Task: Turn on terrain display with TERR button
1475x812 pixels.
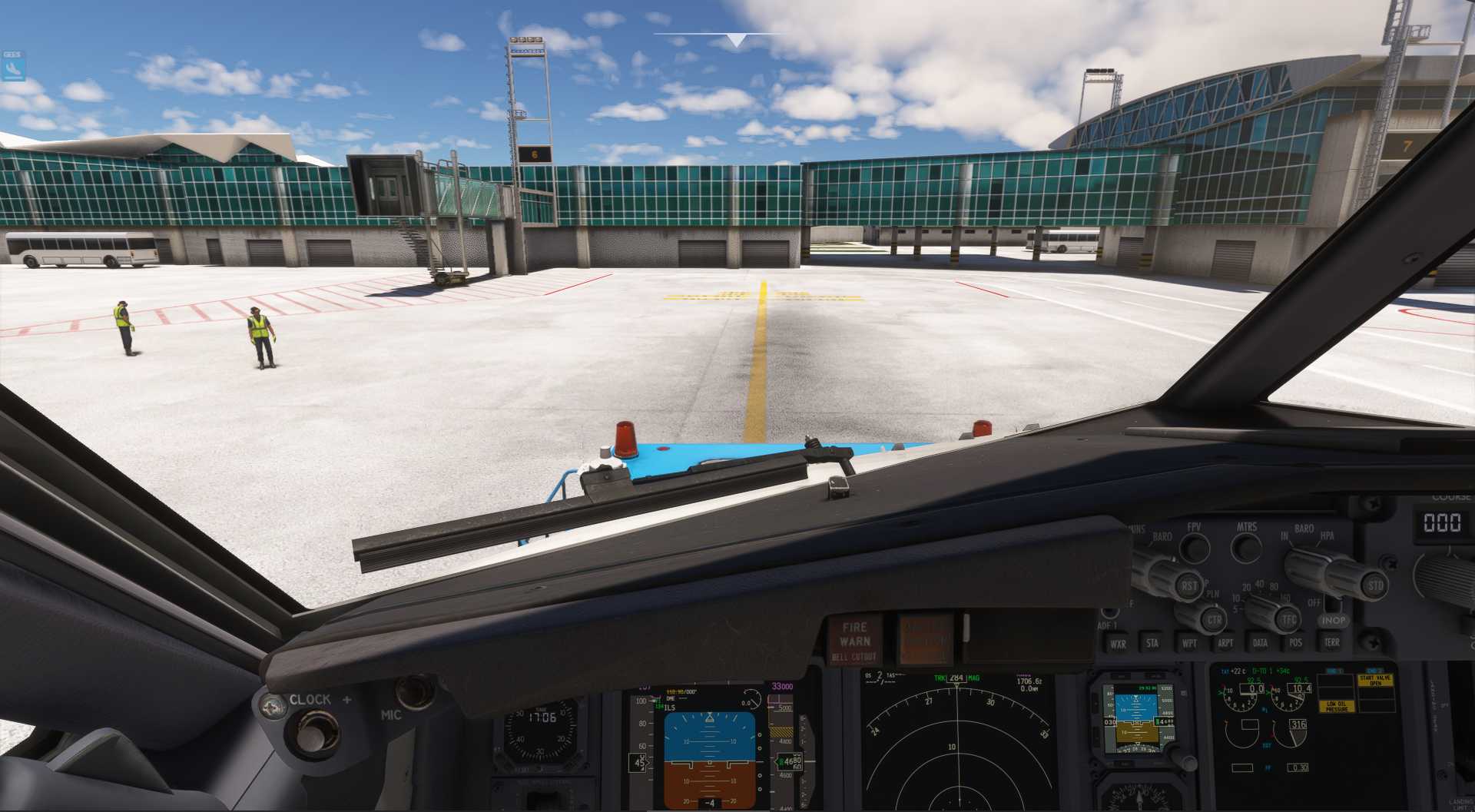Action: click(x=1331, y=642)
